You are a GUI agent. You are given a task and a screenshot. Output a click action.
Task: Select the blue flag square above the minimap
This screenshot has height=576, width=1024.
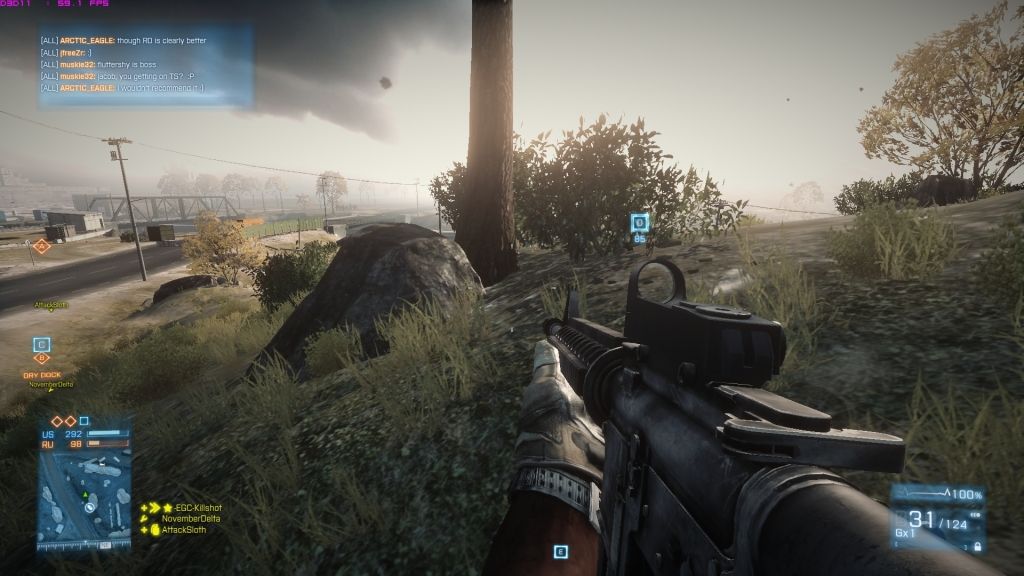tap(84, 421)
